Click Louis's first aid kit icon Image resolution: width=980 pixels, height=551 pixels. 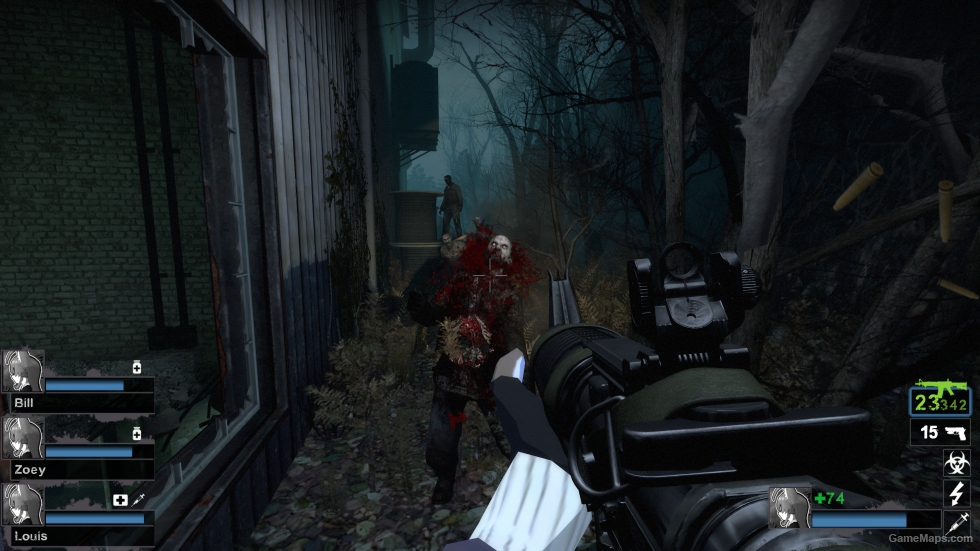point(121,499)
